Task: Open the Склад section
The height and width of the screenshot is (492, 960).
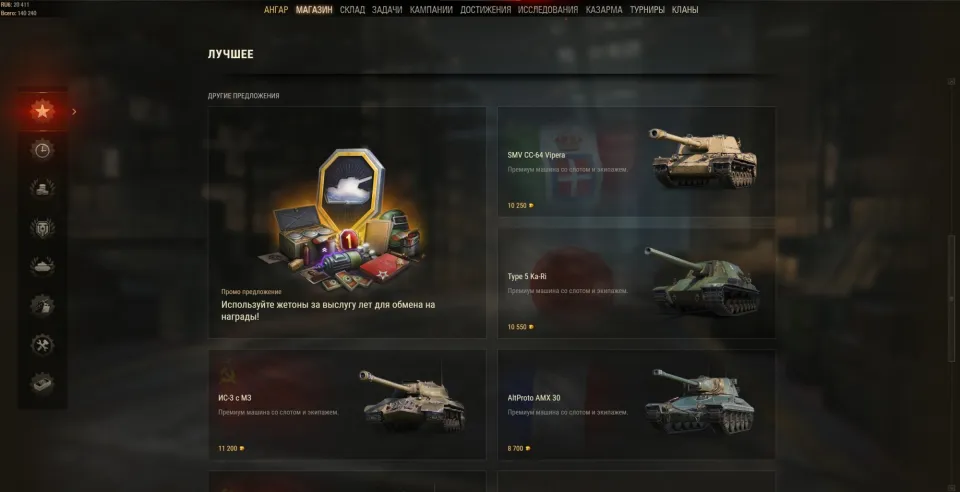Action: point(352,10)
